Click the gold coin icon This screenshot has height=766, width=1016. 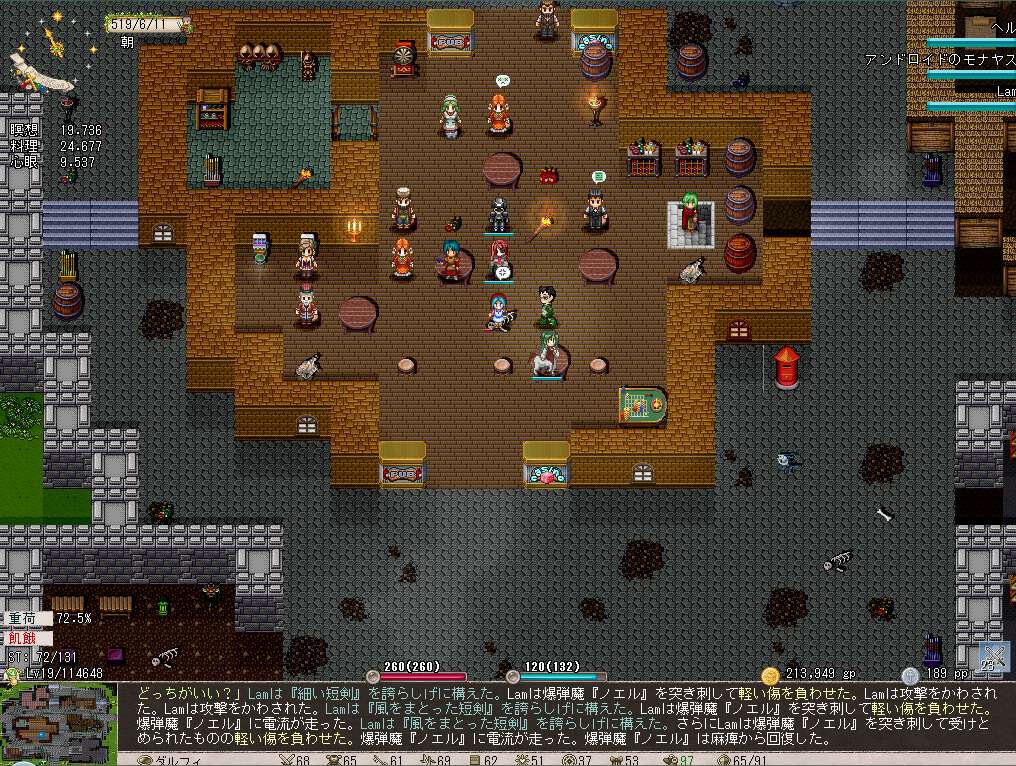click(x=770, y=675)
